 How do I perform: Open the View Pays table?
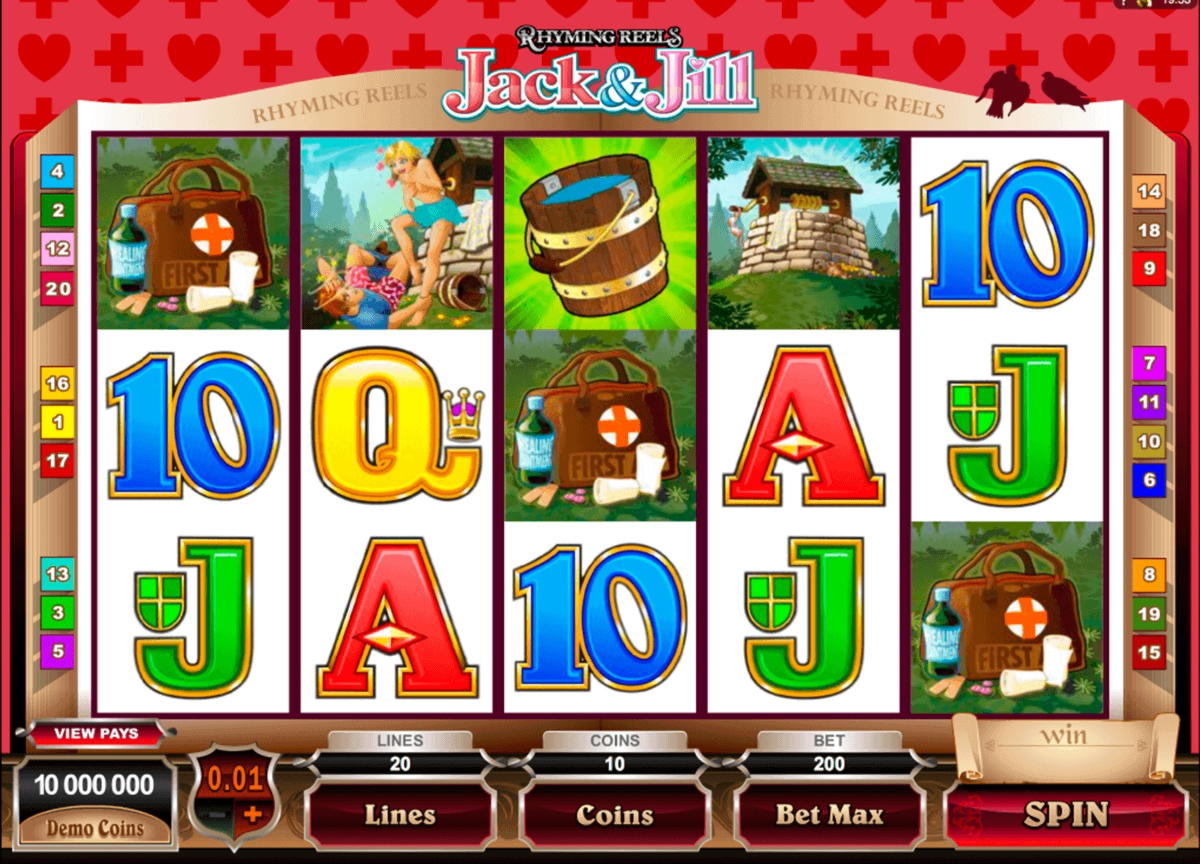point(96,733)
